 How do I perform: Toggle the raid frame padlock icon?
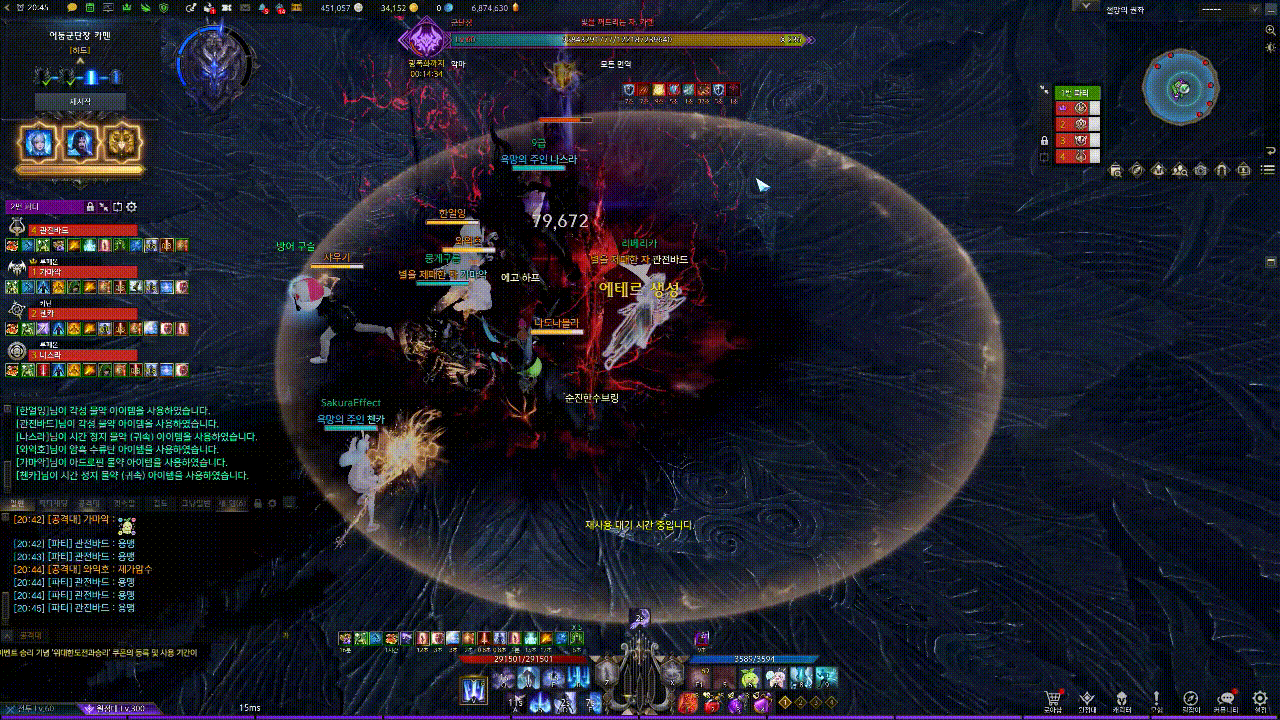1044,140
